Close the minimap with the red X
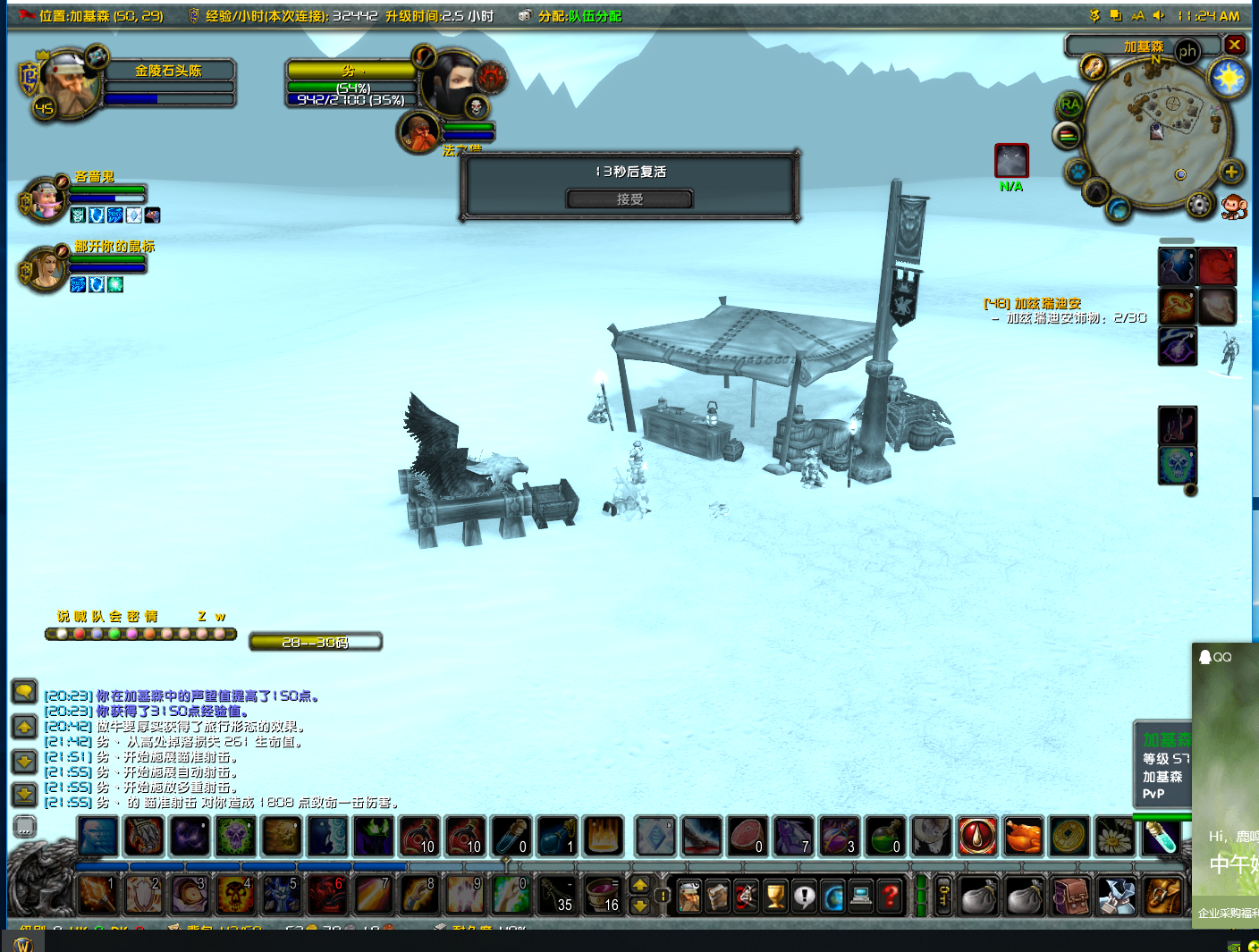1259x952 pixels. pyautogui.click(x=1234, y=45)
